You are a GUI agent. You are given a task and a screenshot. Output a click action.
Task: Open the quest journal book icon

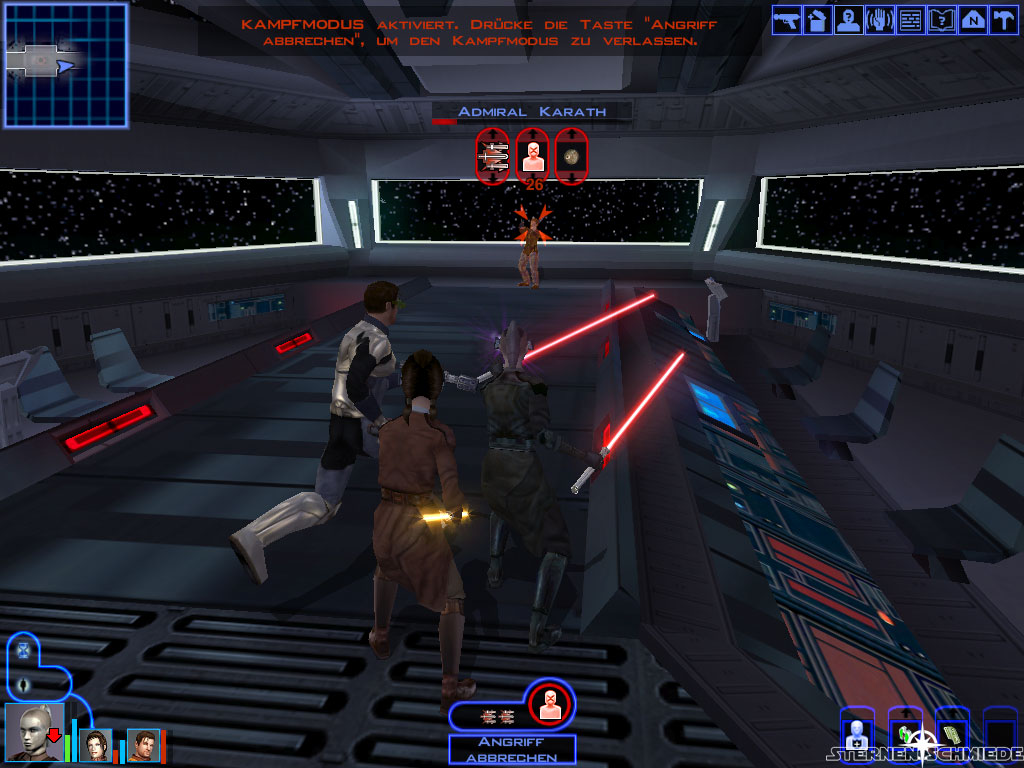tap(941, 20)
